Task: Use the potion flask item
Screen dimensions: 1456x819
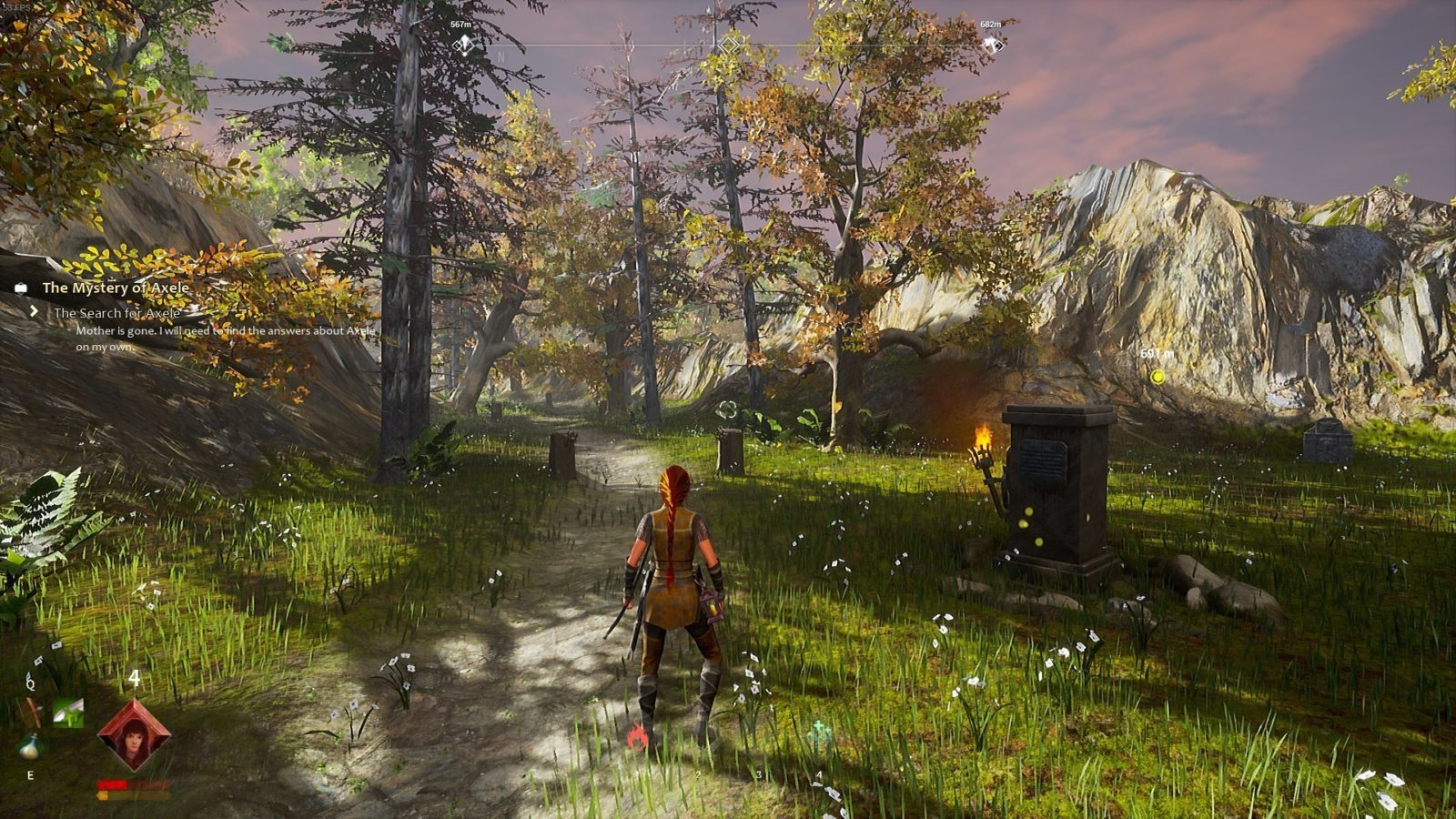Action: pos(30,747)
